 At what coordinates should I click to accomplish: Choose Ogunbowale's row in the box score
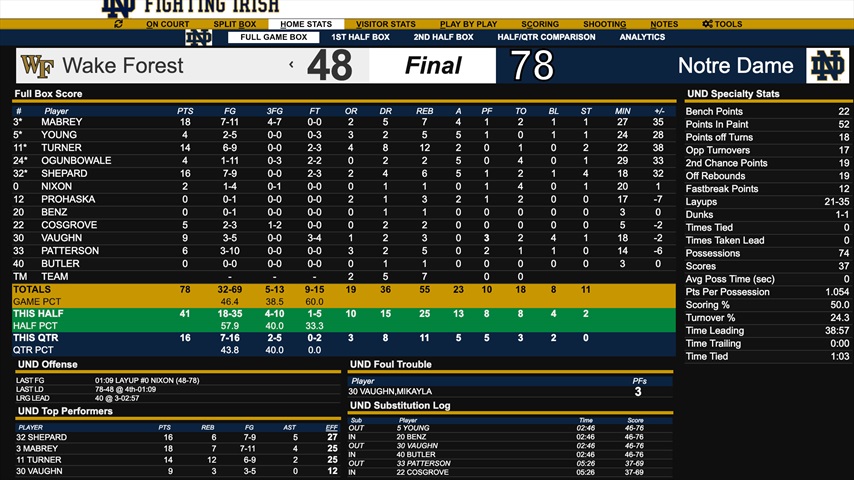click(x=76, y=161)
